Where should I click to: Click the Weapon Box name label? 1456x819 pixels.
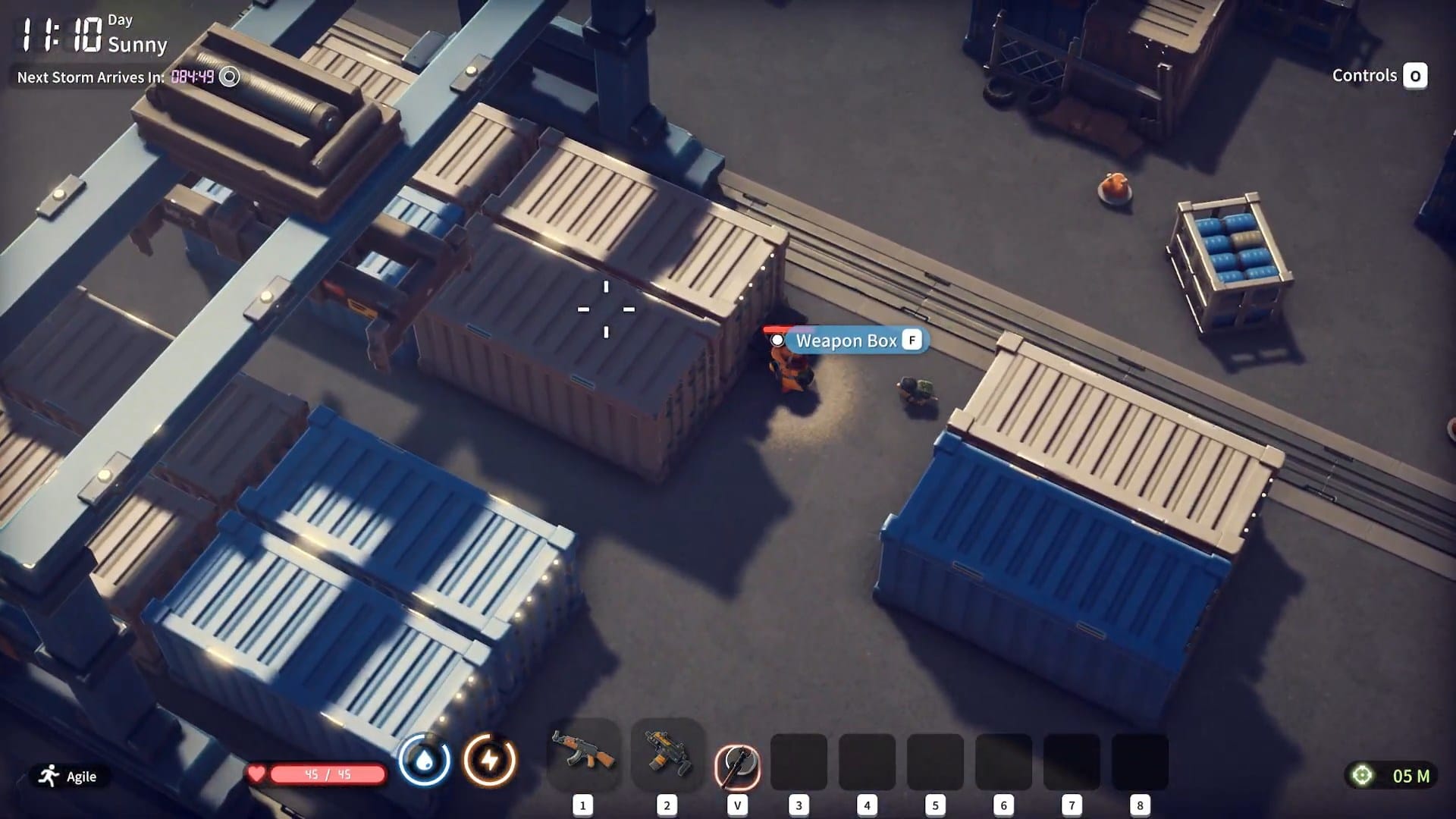tap(844, 340)
